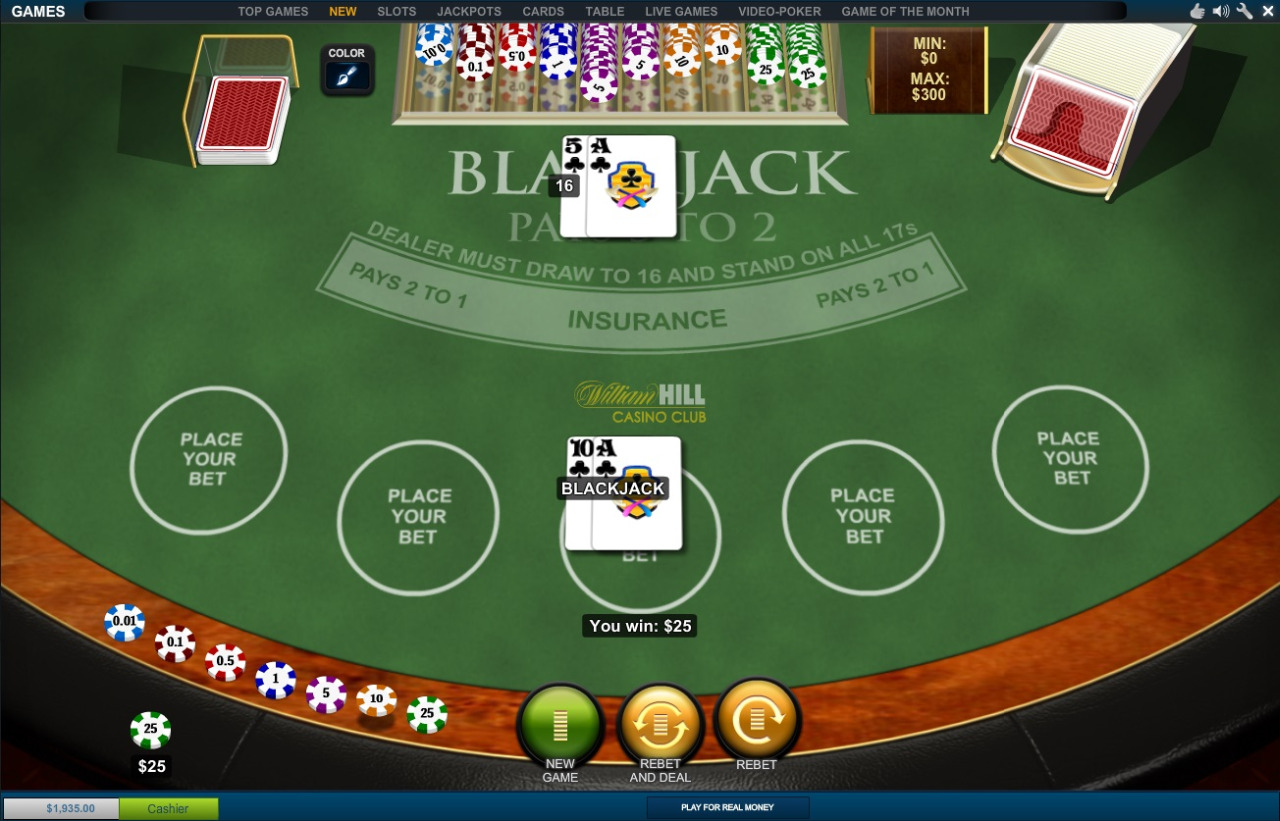The width and height of the screenshot is (1280, 821).
Task: Open the Top Games menu
Action: tap(273, 12)
